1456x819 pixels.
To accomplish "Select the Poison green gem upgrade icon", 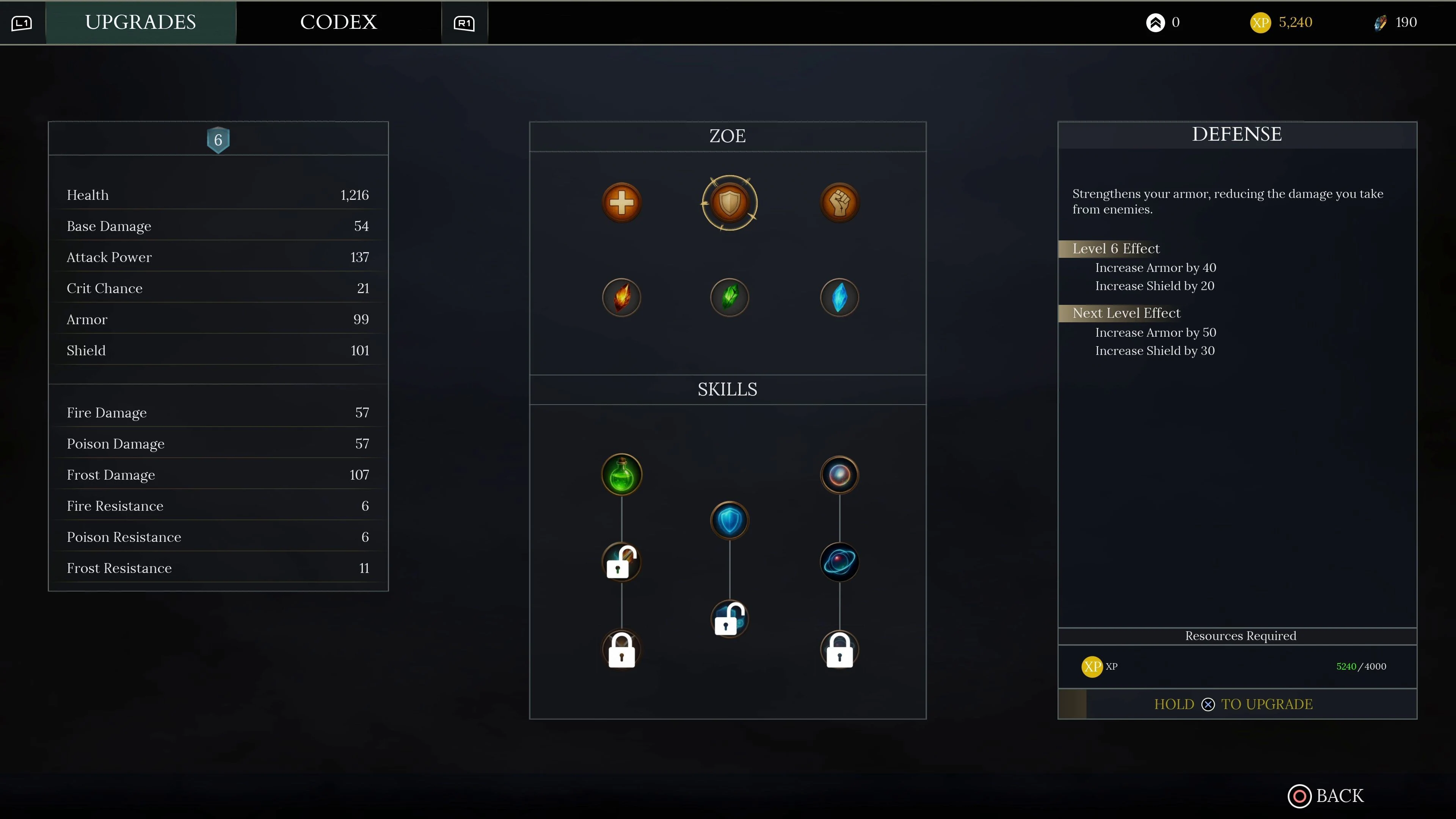I will click(x=729, y=297).
